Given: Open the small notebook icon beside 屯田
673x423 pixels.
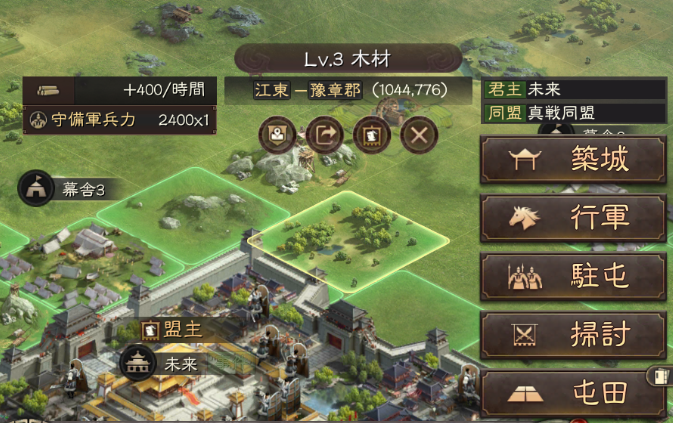Looking at the screenshot, I should pos(659,376).
